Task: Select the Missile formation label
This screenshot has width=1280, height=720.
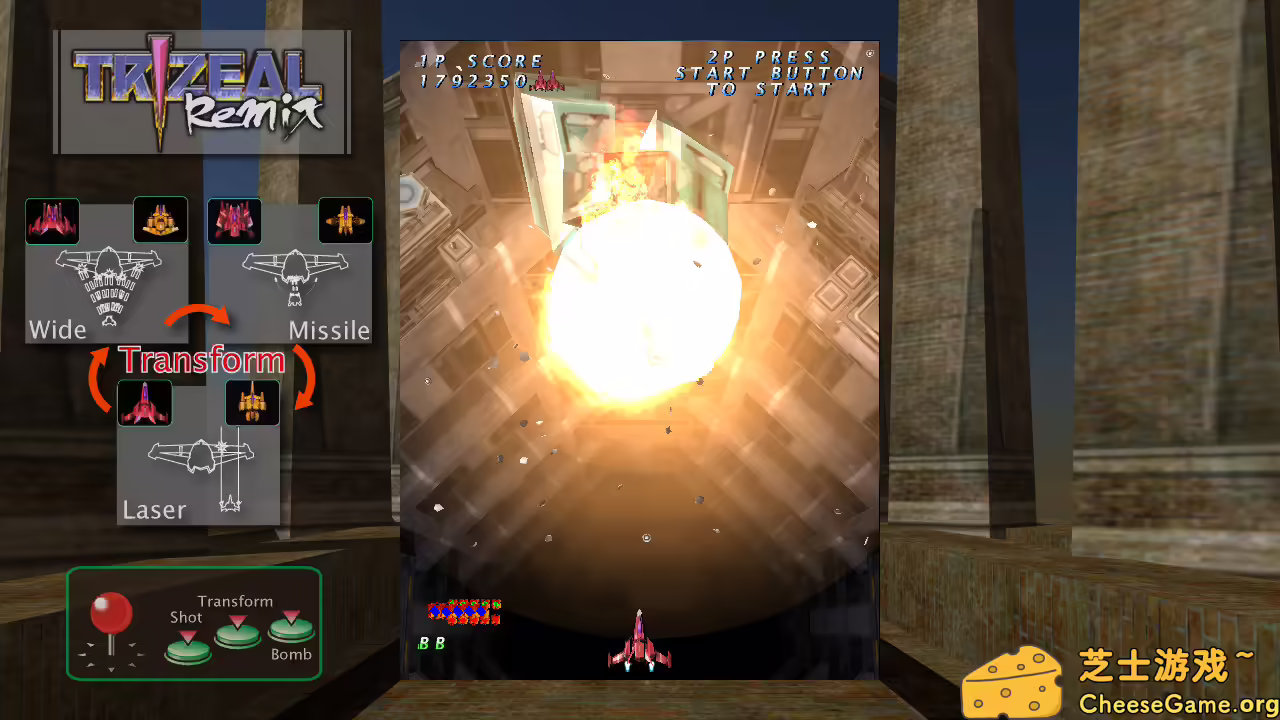Action: click(x=330, y=330)
